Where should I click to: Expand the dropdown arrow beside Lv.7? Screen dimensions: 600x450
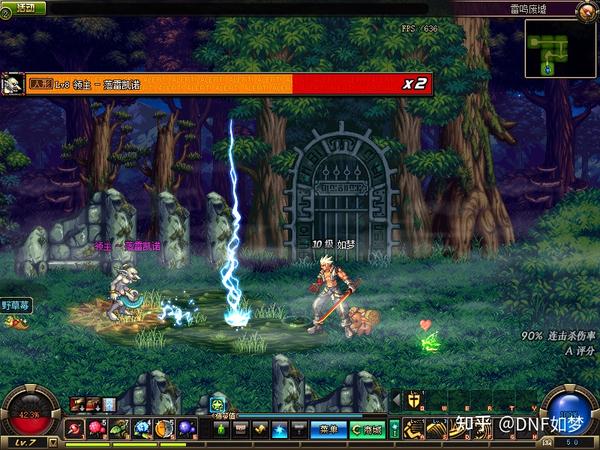coord(54,441)
